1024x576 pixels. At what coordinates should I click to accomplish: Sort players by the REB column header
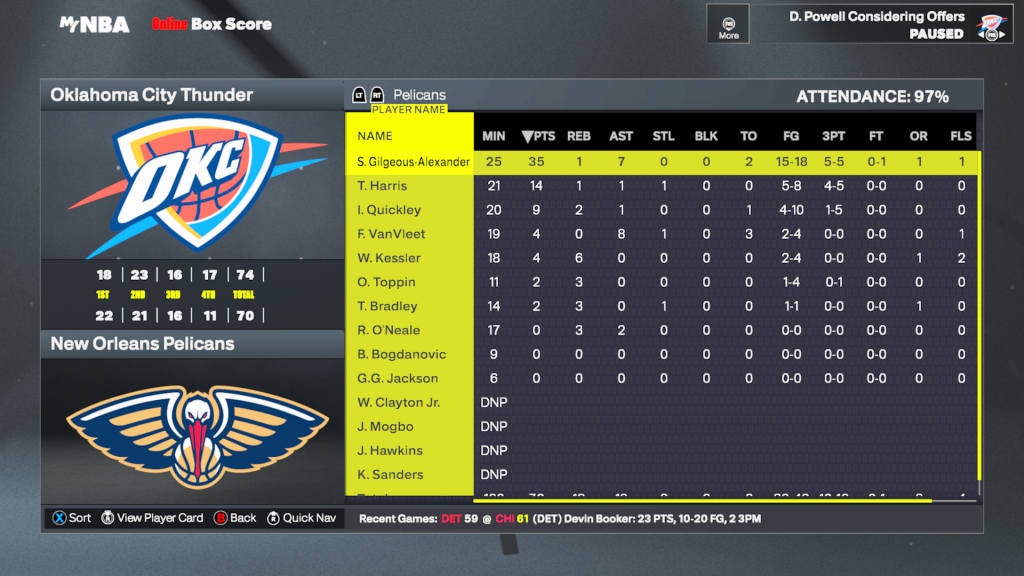[x=578, y=136]
